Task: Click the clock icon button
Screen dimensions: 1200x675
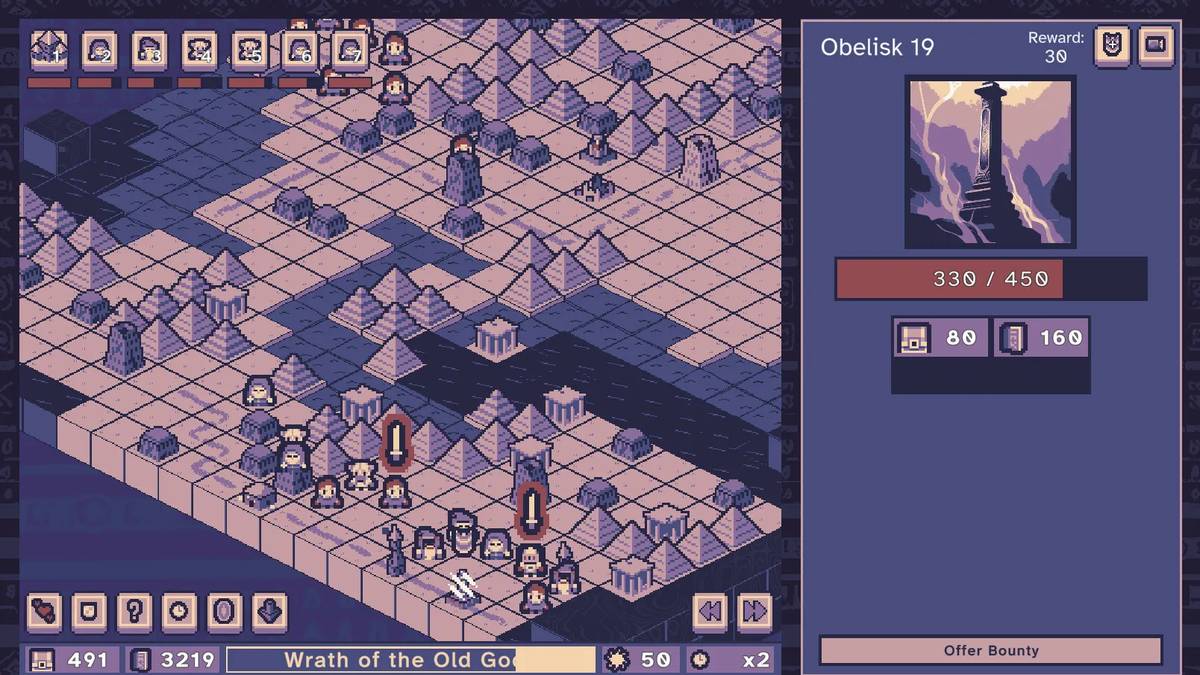Action: 180,611
